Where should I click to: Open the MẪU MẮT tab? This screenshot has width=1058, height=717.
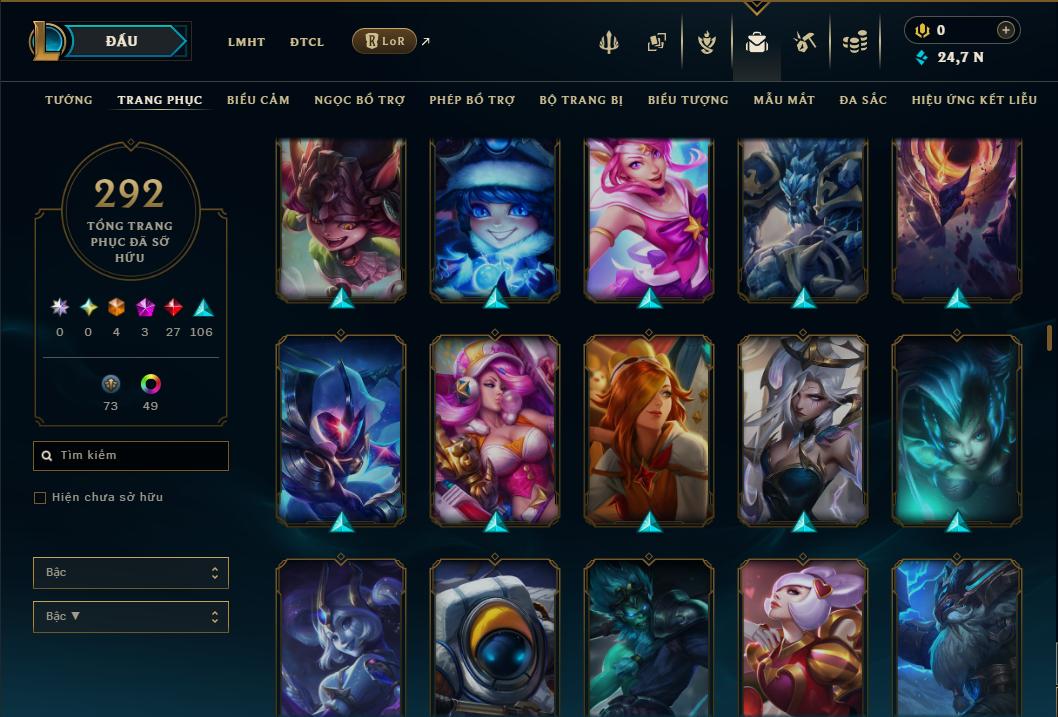point(784,100)
